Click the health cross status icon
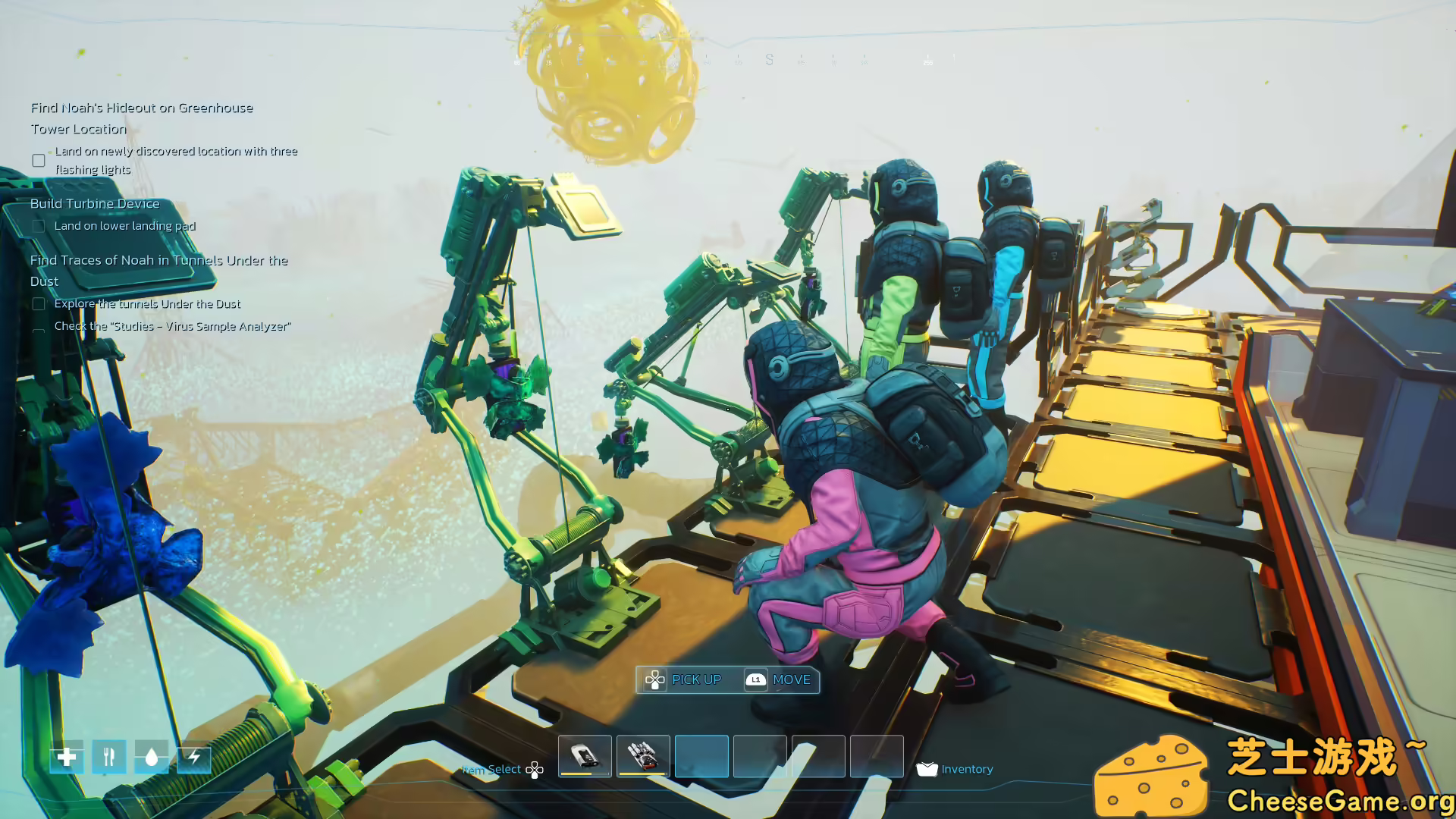The width and height of the screenshot is (1456, 819). click(67, 758)
